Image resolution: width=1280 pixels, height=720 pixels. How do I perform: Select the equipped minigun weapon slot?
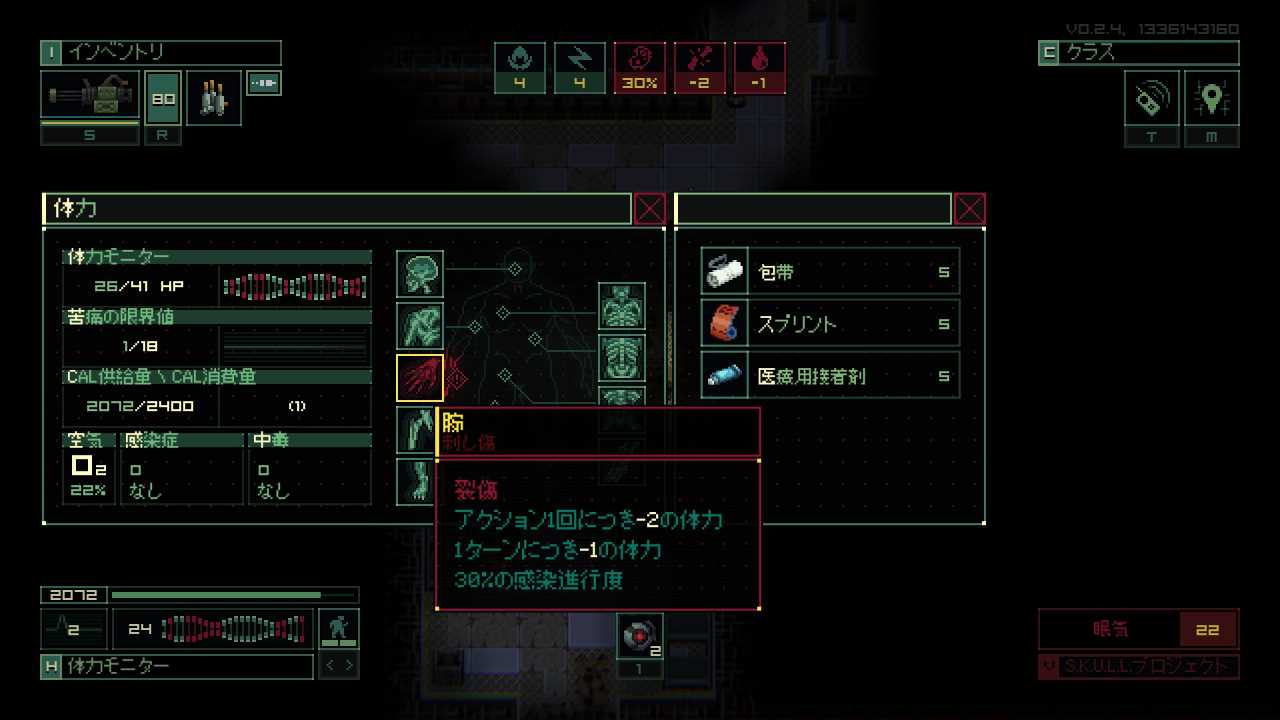90,97
